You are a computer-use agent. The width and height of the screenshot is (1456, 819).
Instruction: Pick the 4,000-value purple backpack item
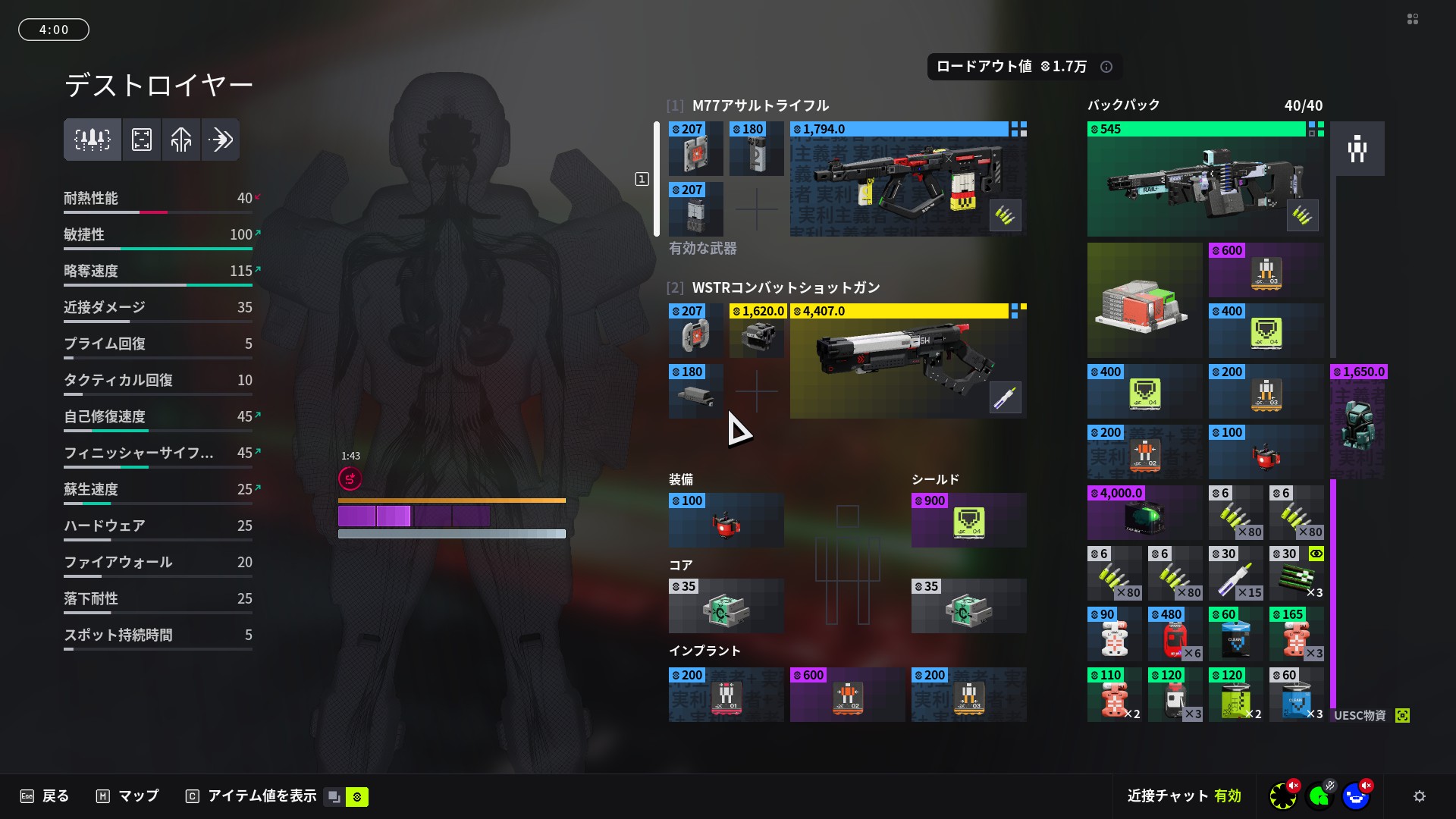(x=1144, y=513)
